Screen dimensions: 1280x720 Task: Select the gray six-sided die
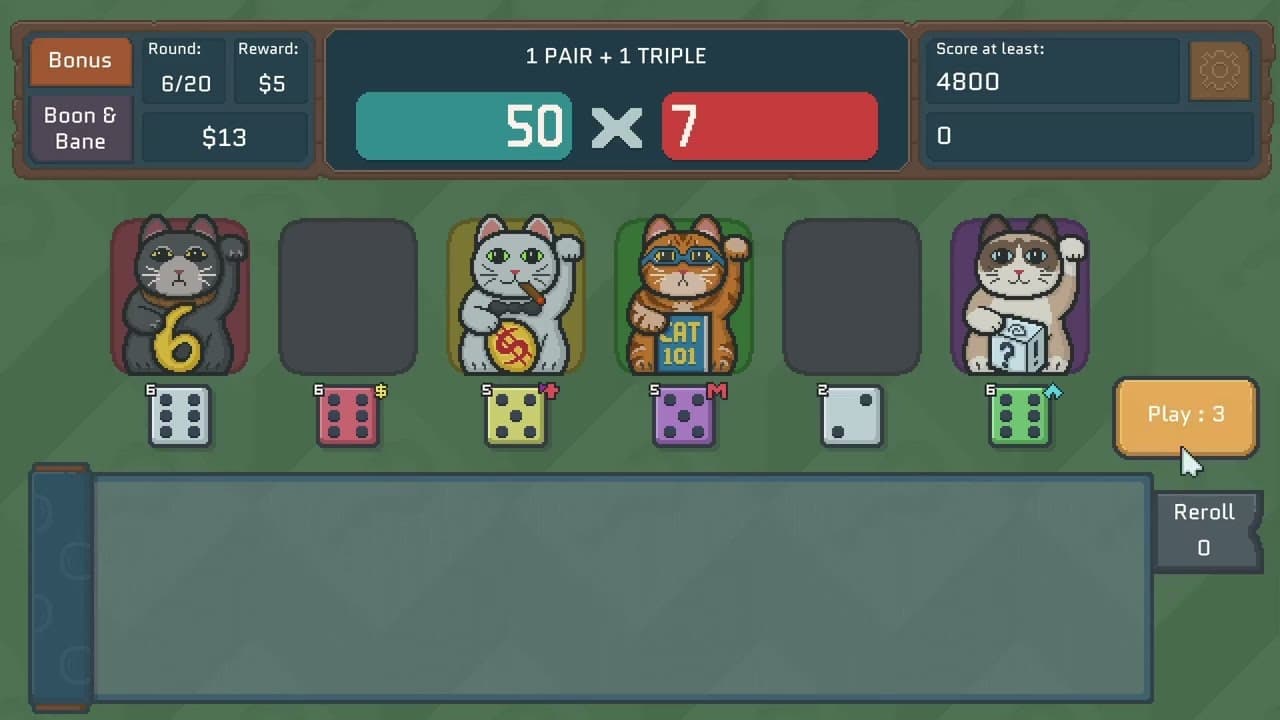pyautogui.click(x=181, y=413)
